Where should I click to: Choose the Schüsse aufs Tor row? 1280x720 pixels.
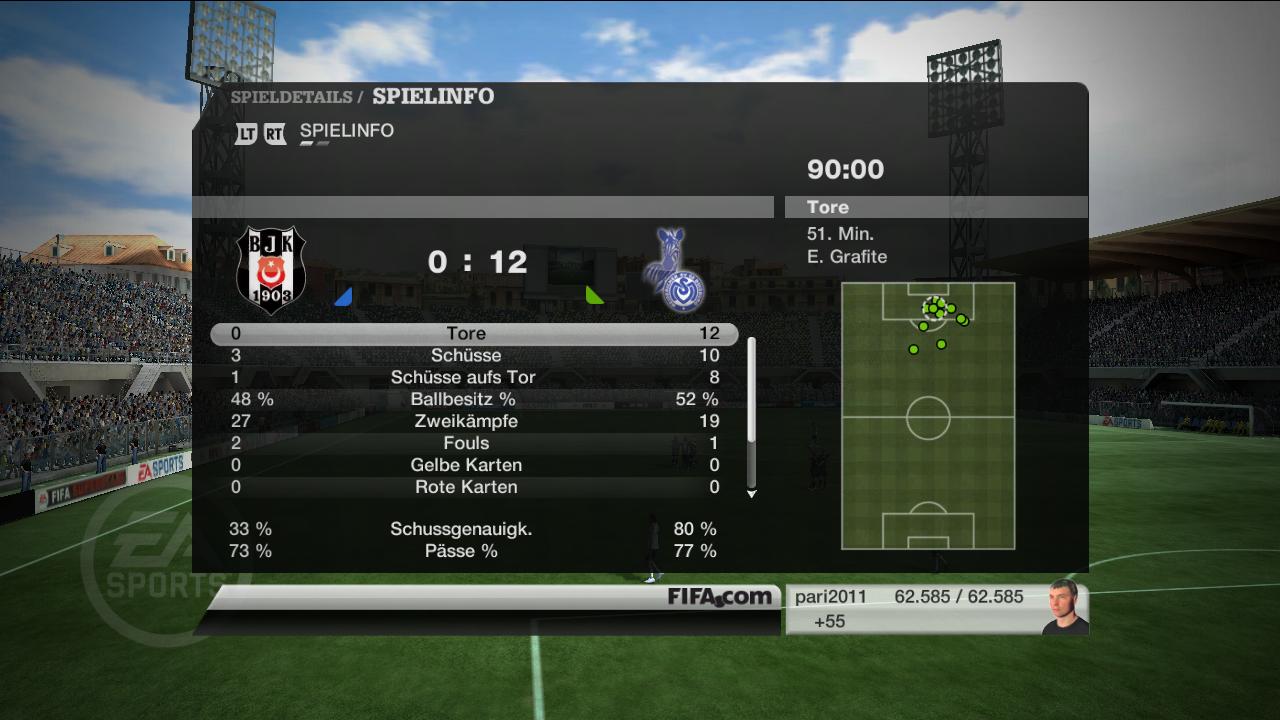473,378
